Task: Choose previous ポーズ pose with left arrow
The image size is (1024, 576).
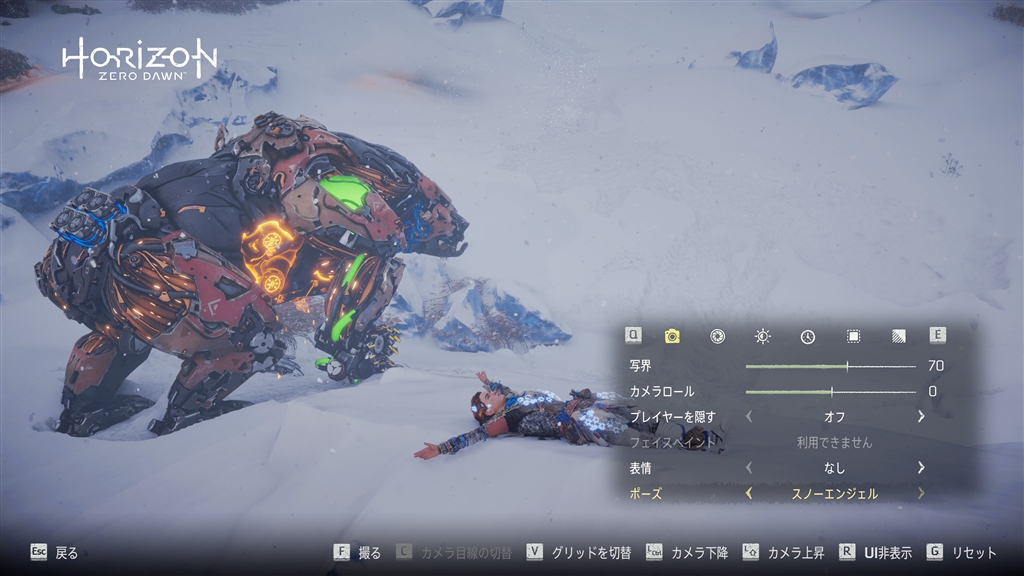Action: 749,493
